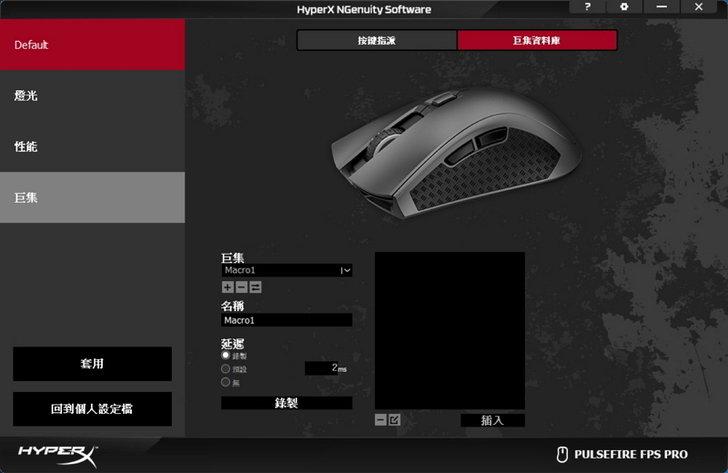Add a new macro with the plus button
Screen dimensions: 728x473
(227, 287)
